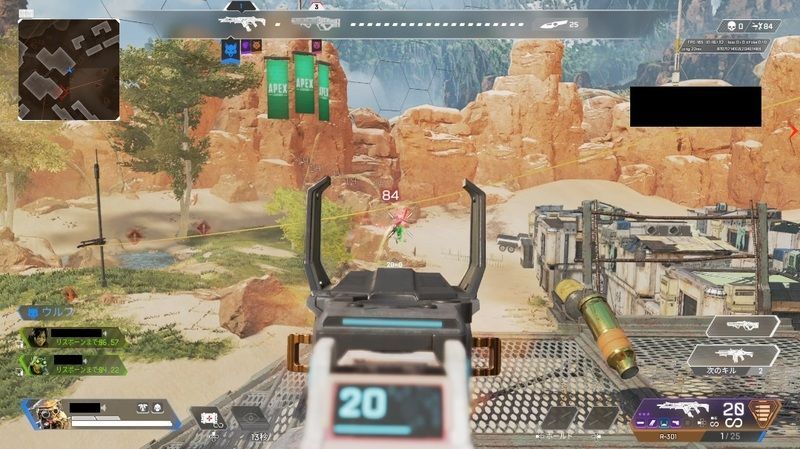Image resolution: width=800 pixels, height=449 pixels.
Task: Activate the tactical ability icon beside the health kit
Action: (x=249, y=418)
